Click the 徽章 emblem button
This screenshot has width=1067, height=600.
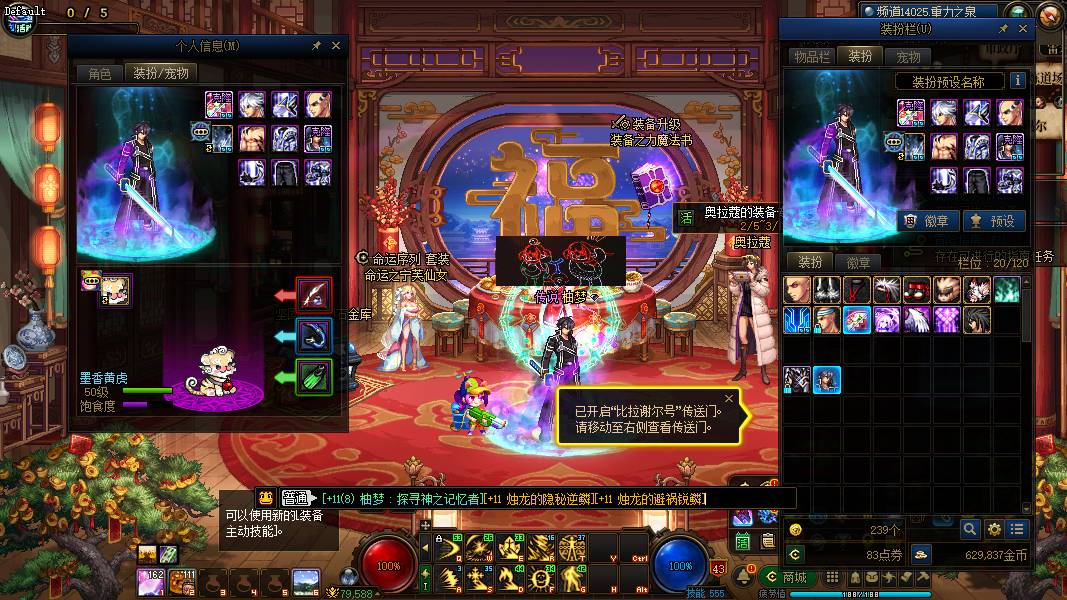[x=927, y=221]
